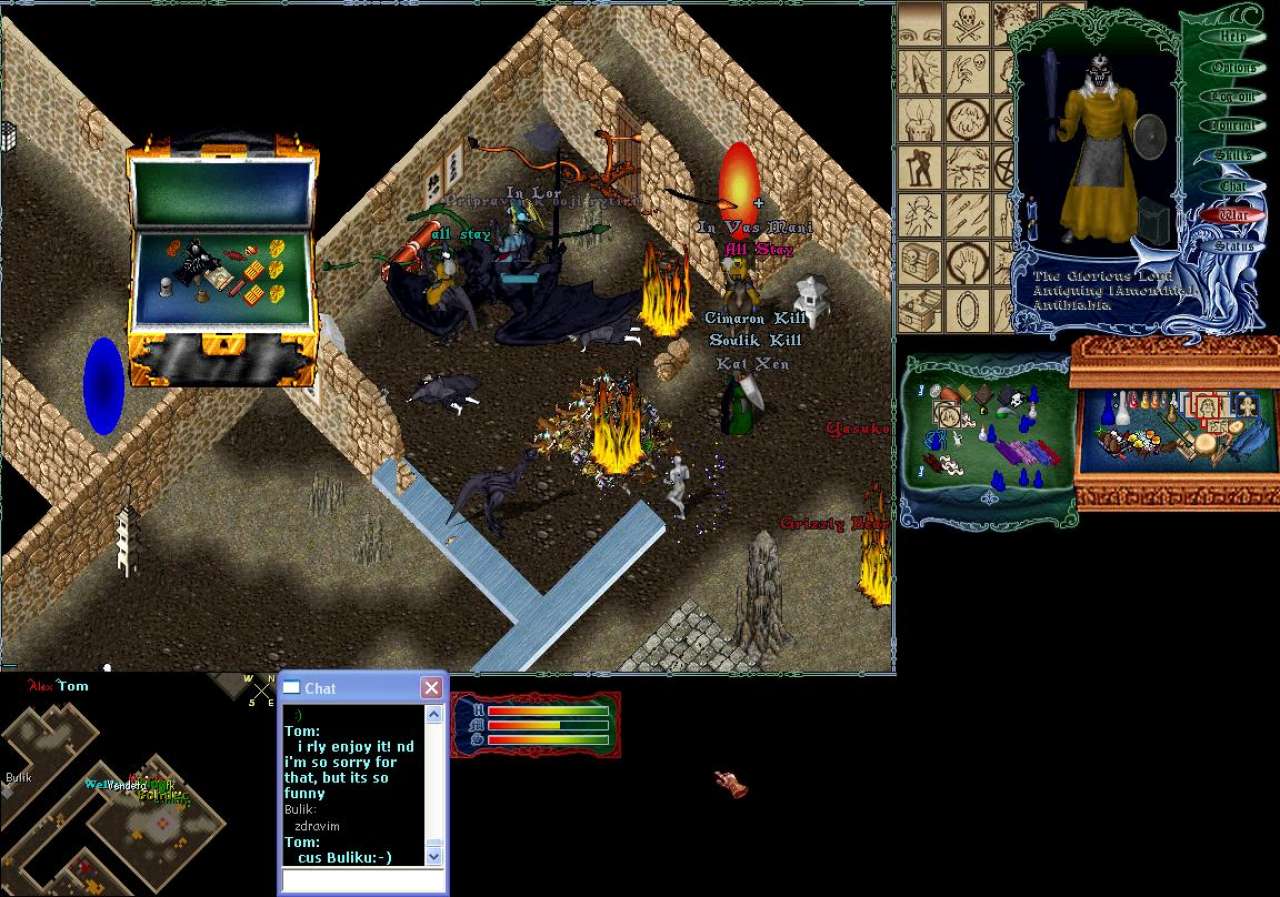Image resolution: width=1280 pixels, height=897 pixels.
Task: Click the Log Out button
Action: pos(1233,97)
